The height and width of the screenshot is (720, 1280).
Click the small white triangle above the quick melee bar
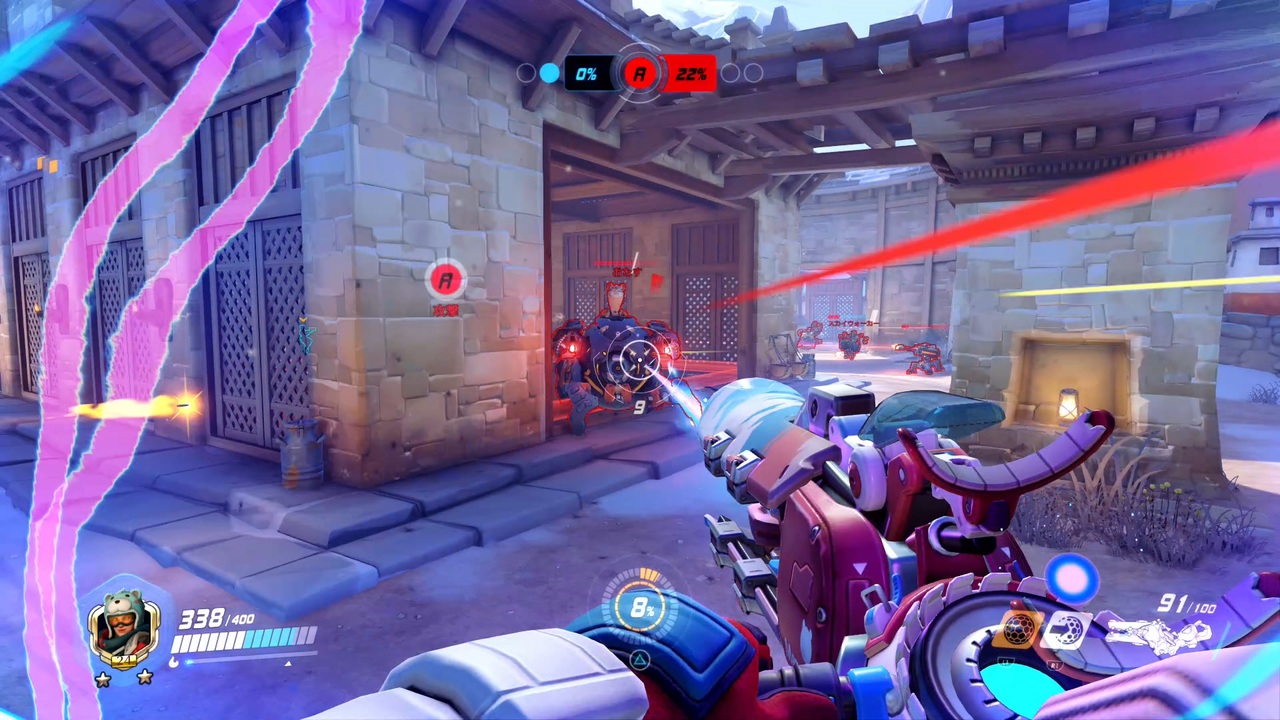click(x=288, y=663)
